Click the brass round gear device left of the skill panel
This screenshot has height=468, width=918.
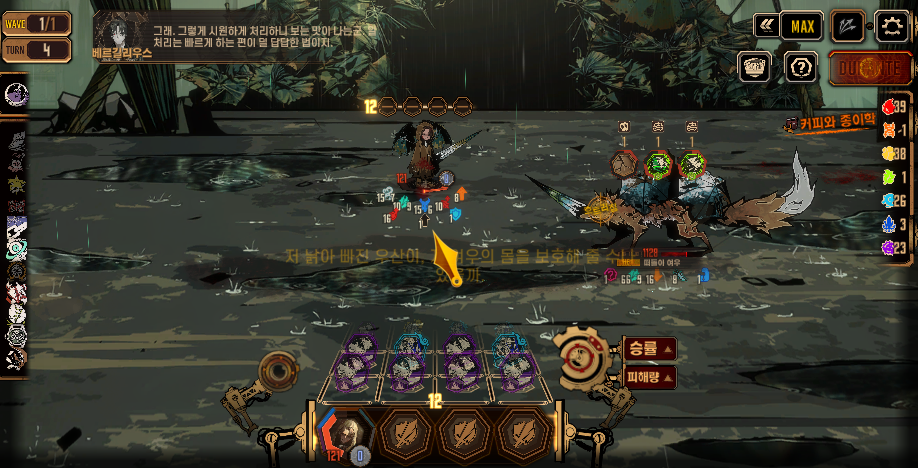[278, 372]
